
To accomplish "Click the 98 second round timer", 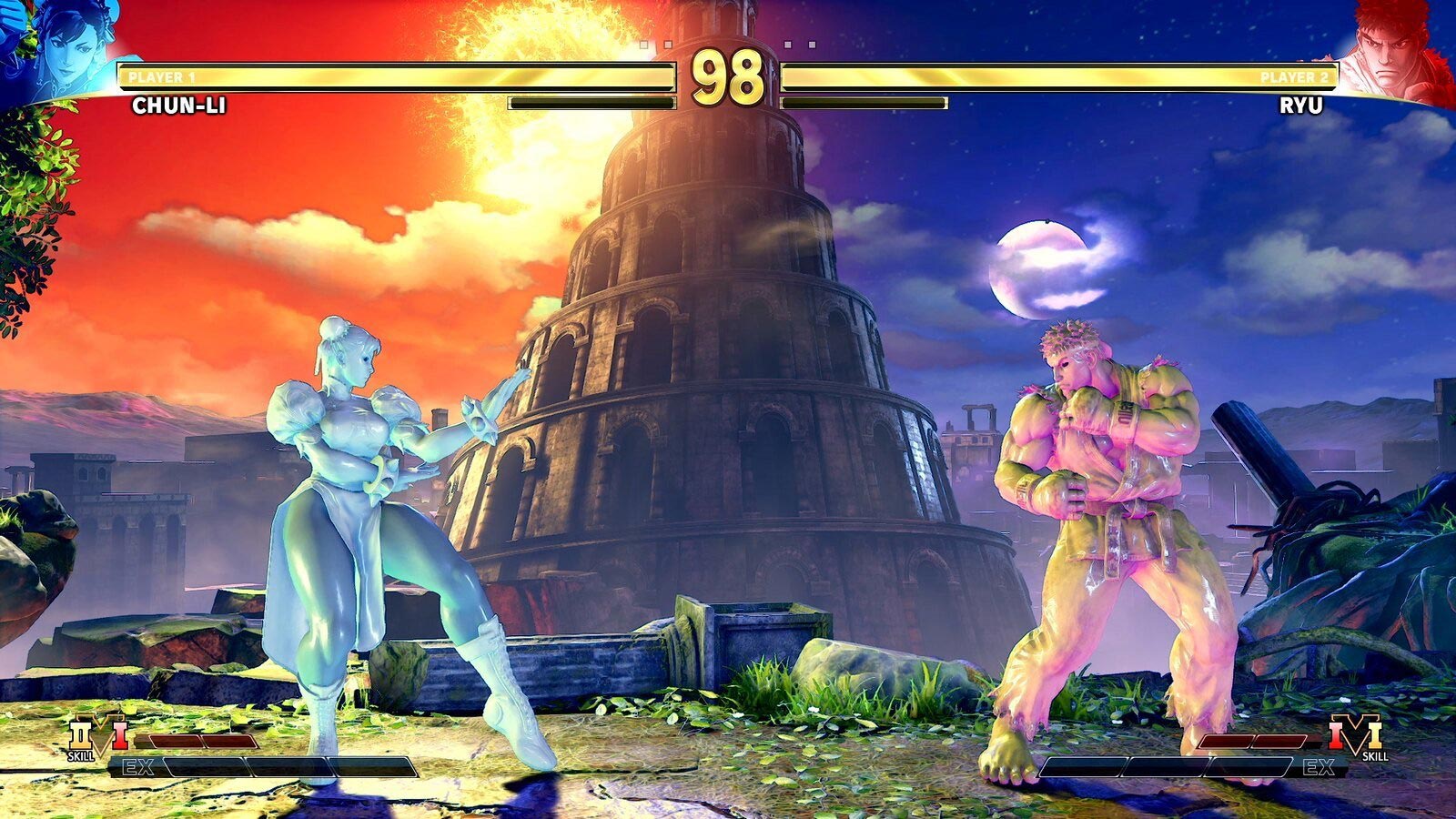I will click(x=728, y=76).
